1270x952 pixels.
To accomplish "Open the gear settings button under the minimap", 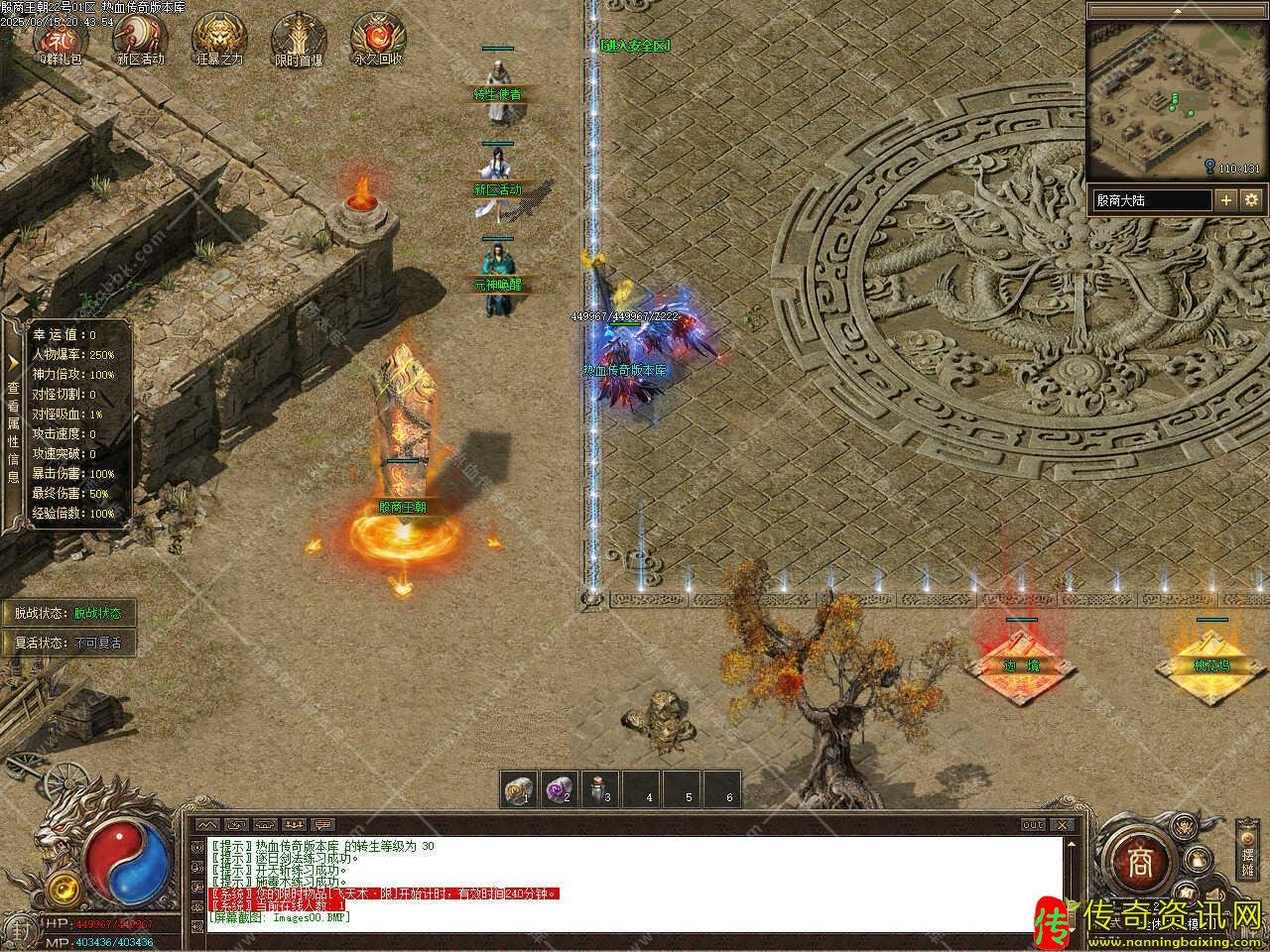I will 1251,199.
